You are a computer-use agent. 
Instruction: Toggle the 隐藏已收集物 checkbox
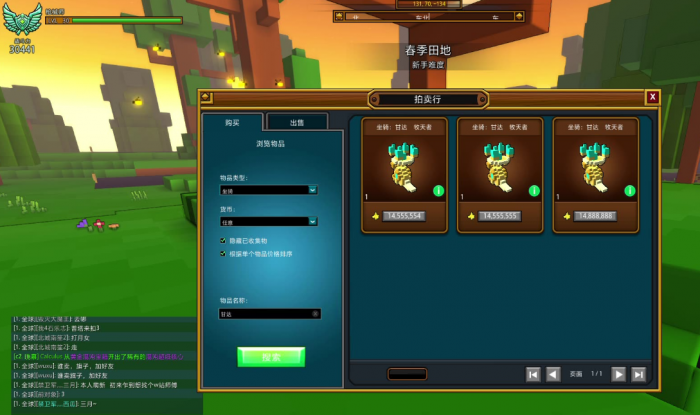(222, 240)
